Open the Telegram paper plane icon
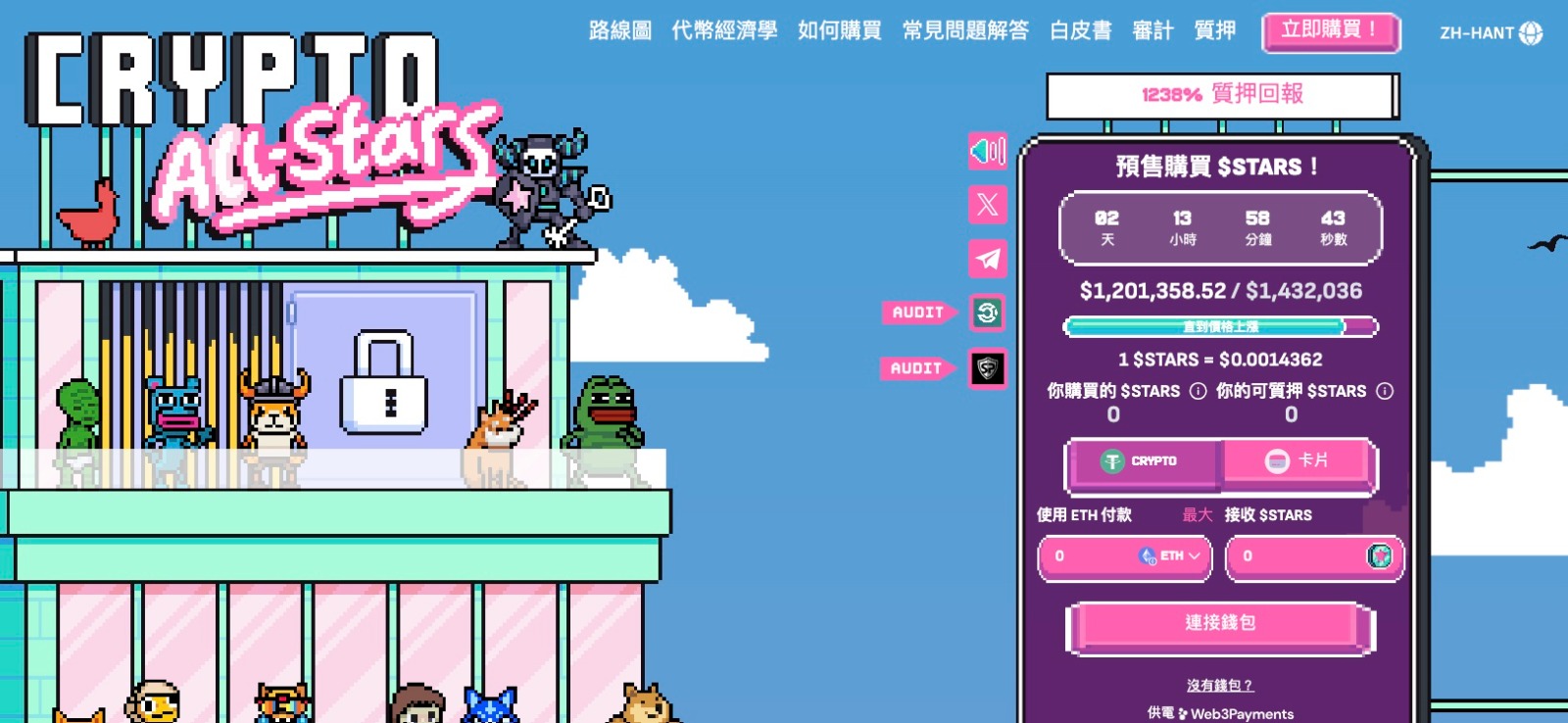1568x723 pixels. [x=988, y=259]
